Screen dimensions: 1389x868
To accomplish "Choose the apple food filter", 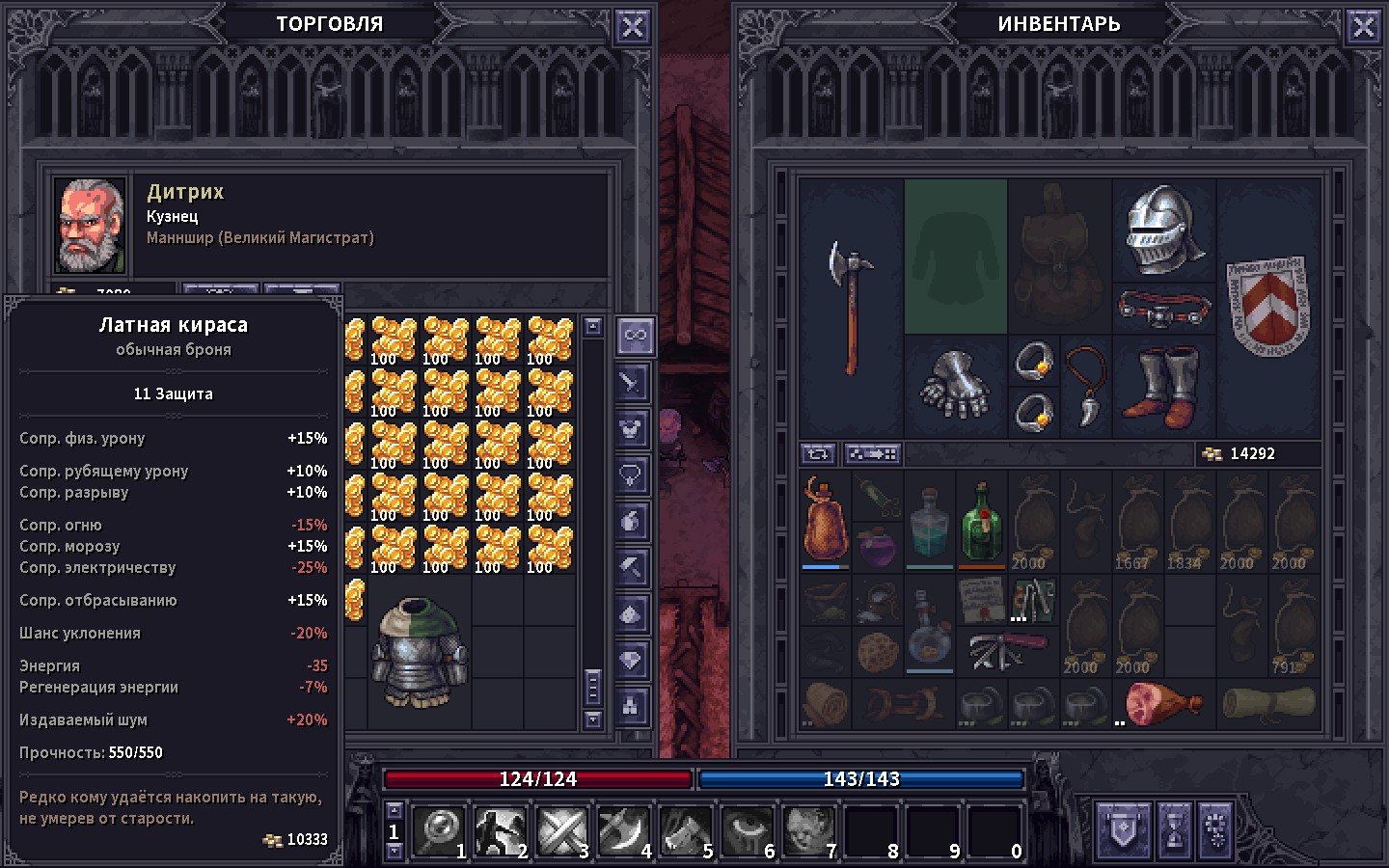I will pyautogui.click(x=632, y=521).
